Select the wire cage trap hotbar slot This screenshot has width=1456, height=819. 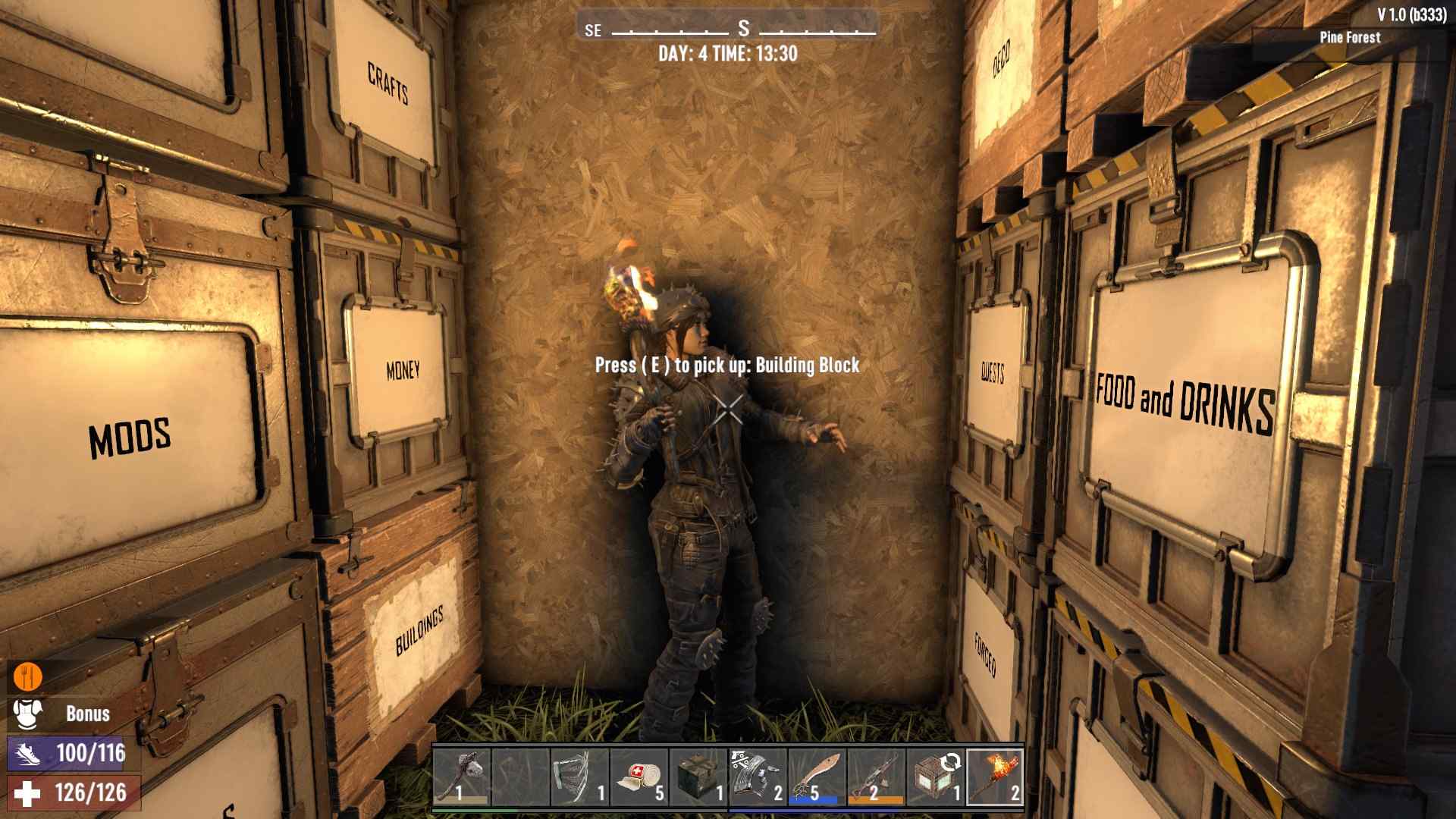tap(580, 776)
